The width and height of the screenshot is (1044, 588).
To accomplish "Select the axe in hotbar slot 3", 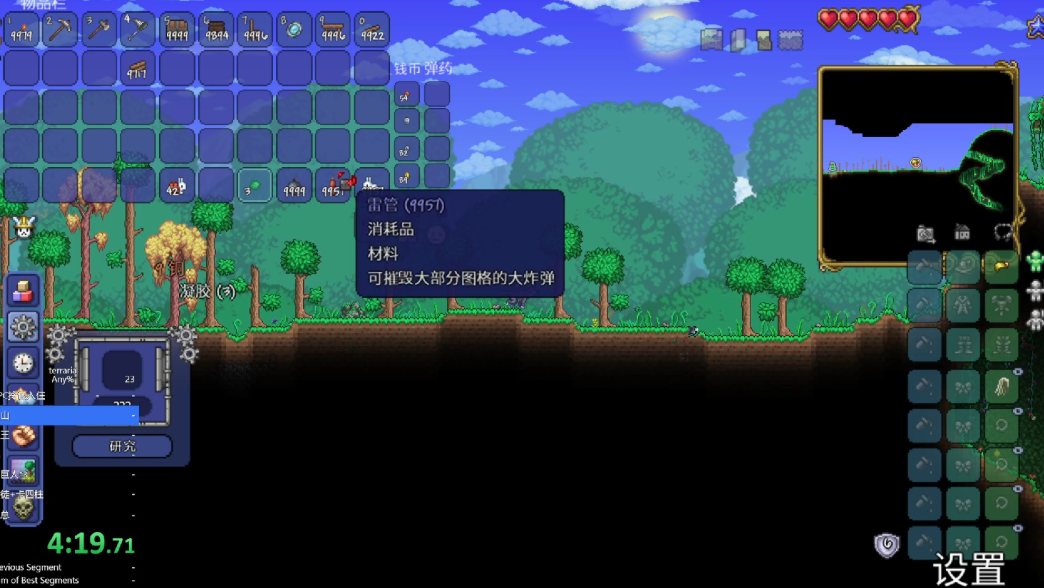I will coord(99,30).
